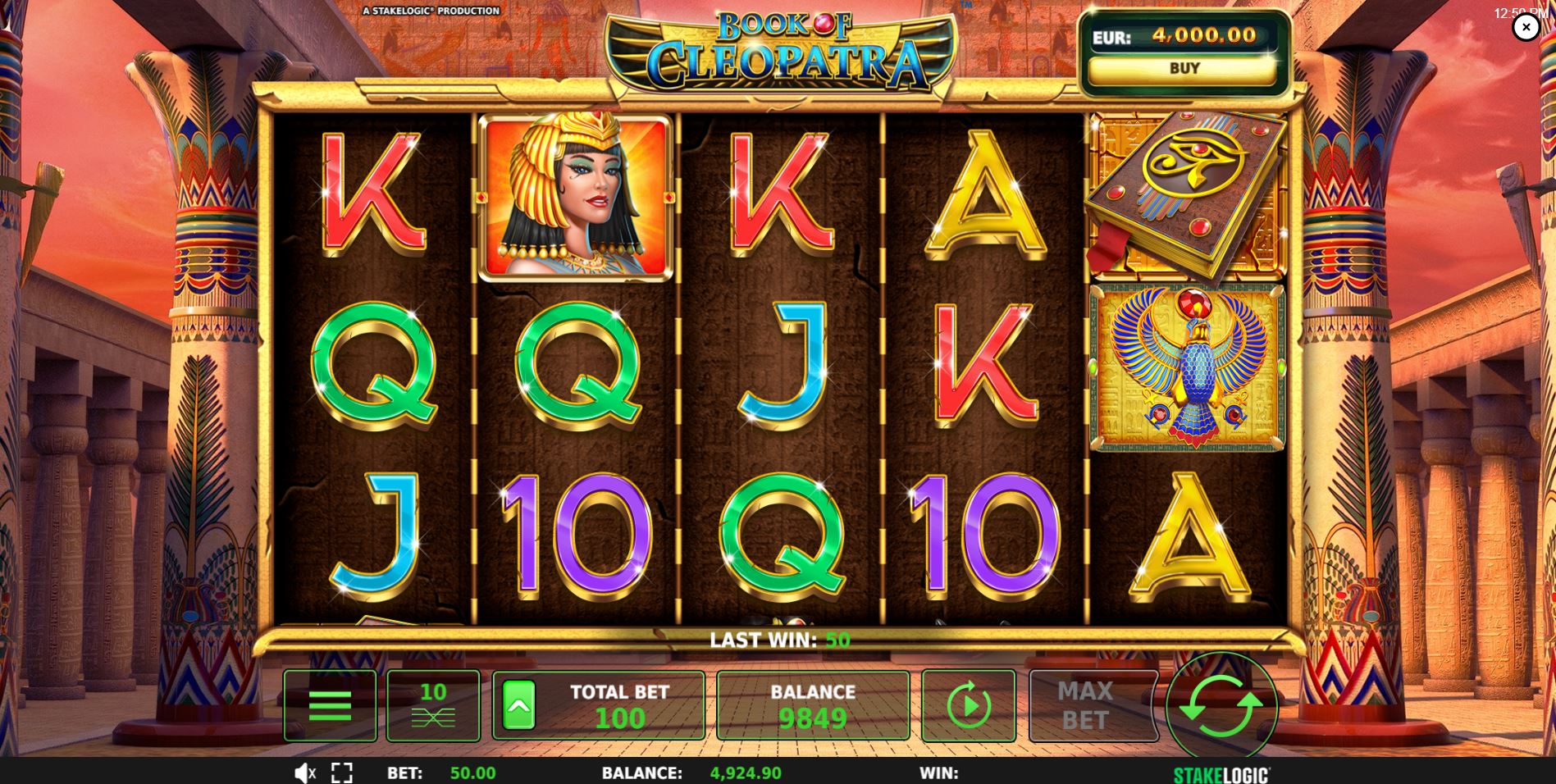Start the Autoplay feature
The width and height of the screenshot is (1556, 784).
(x=968, y=704)
